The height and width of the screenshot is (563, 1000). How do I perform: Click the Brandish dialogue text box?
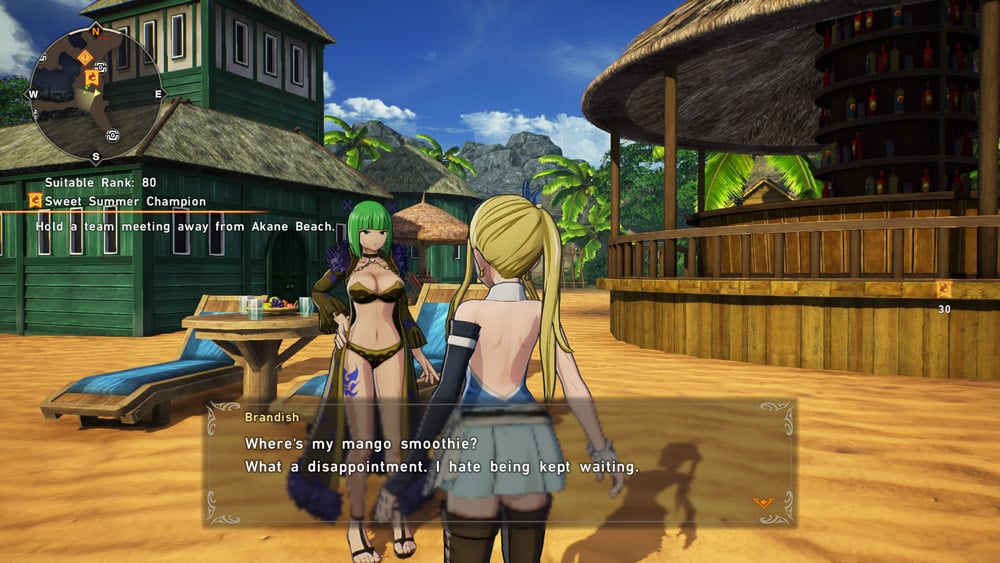pyautogui.click(x=500, y=462)
